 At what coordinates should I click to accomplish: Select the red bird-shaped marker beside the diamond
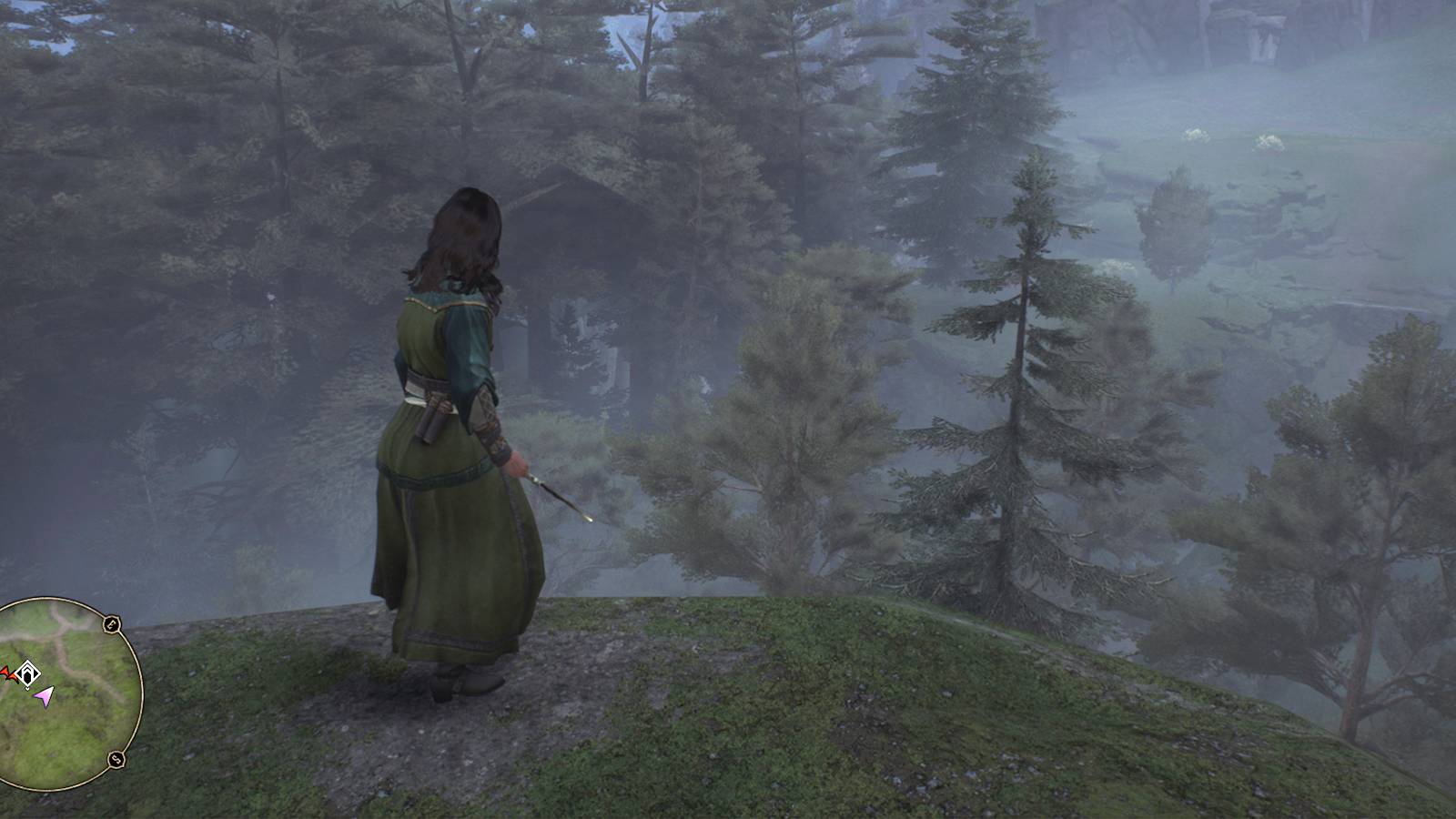coord(7,673)
